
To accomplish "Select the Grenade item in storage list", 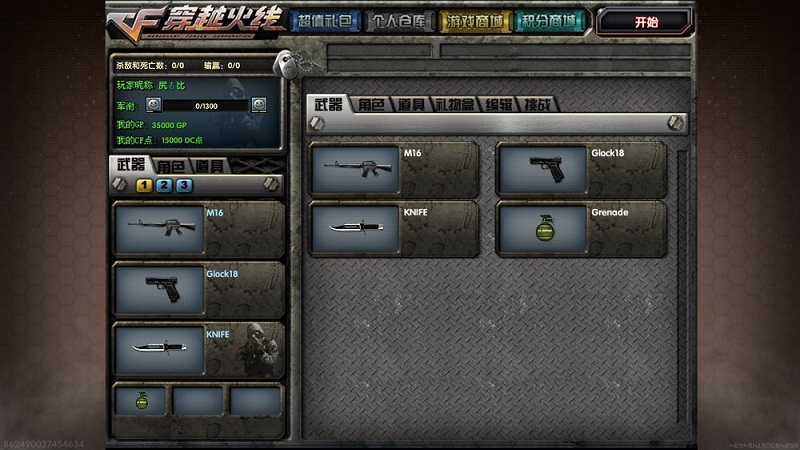I will pos(580,229).
